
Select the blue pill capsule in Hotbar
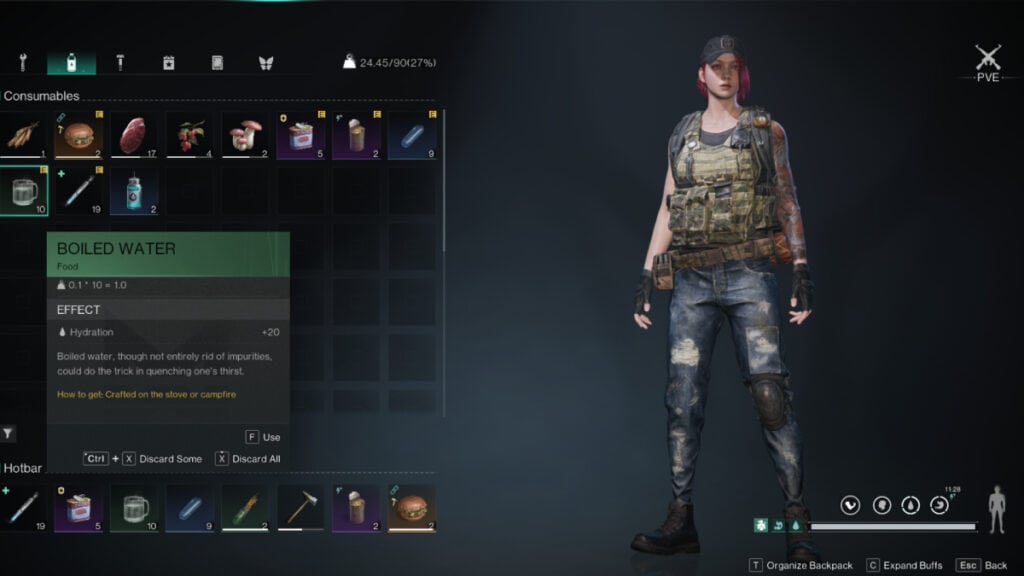coord(189,508)
